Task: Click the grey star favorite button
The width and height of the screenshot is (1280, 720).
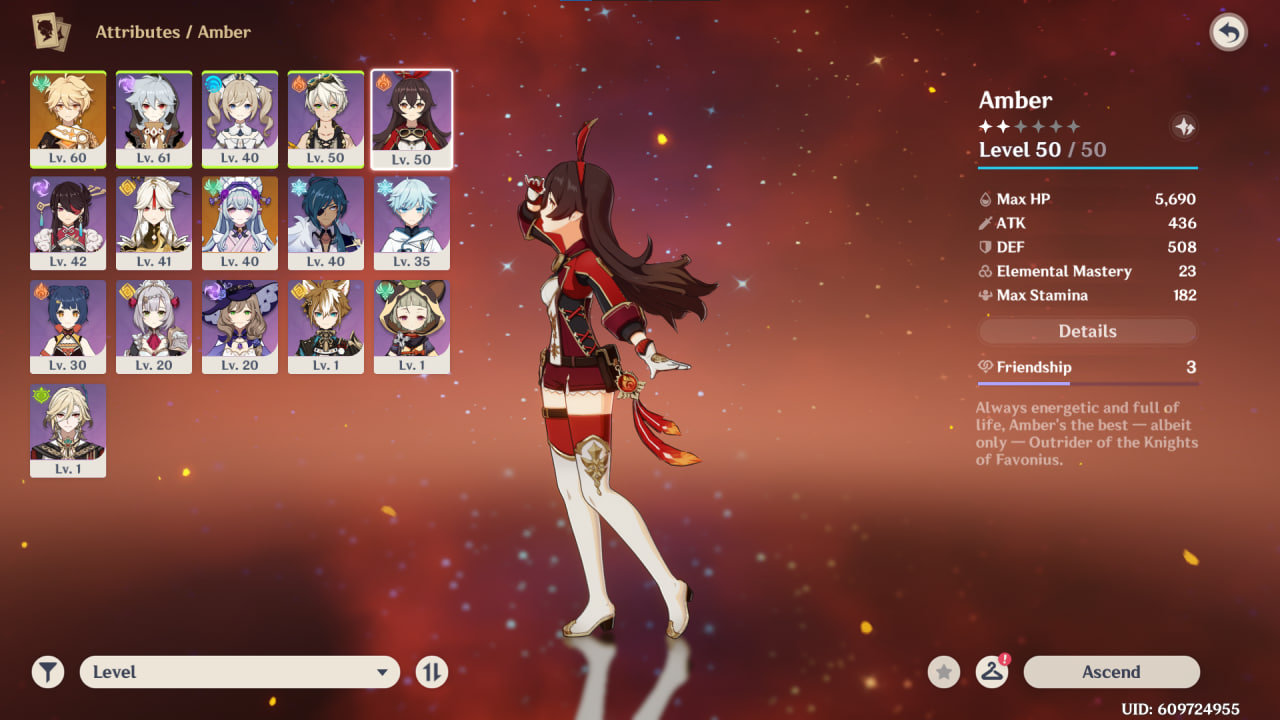Action: (943, 672)
